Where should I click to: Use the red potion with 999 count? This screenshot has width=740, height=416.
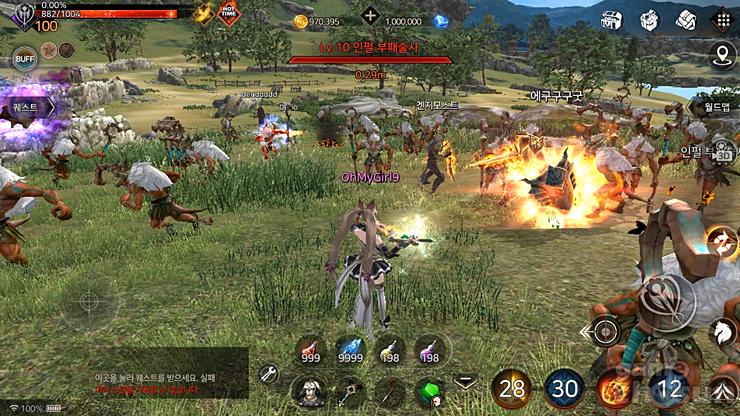click(311, 350)
